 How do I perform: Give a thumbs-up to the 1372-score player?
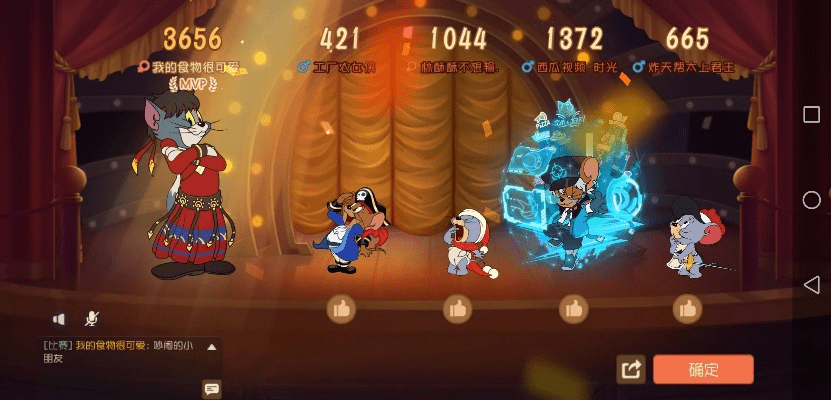coord(573,309)
